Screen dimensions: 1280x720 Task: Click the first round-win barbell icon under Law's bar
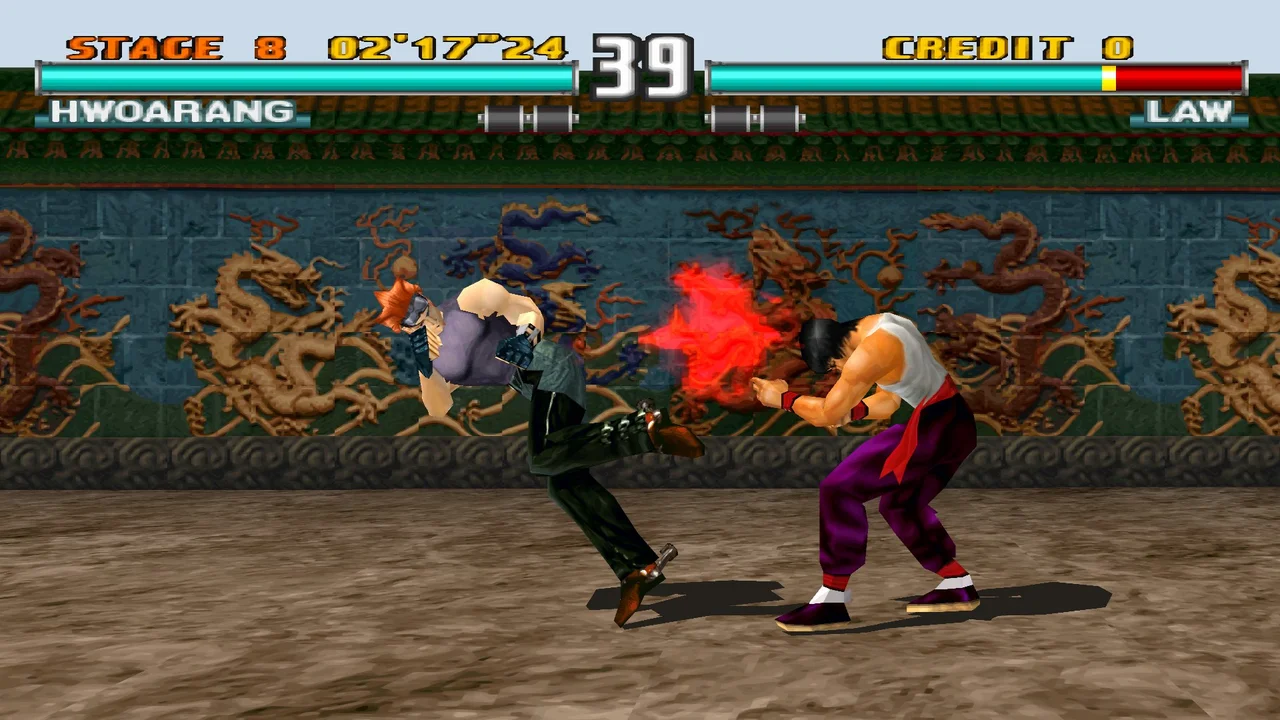(728, 117)
